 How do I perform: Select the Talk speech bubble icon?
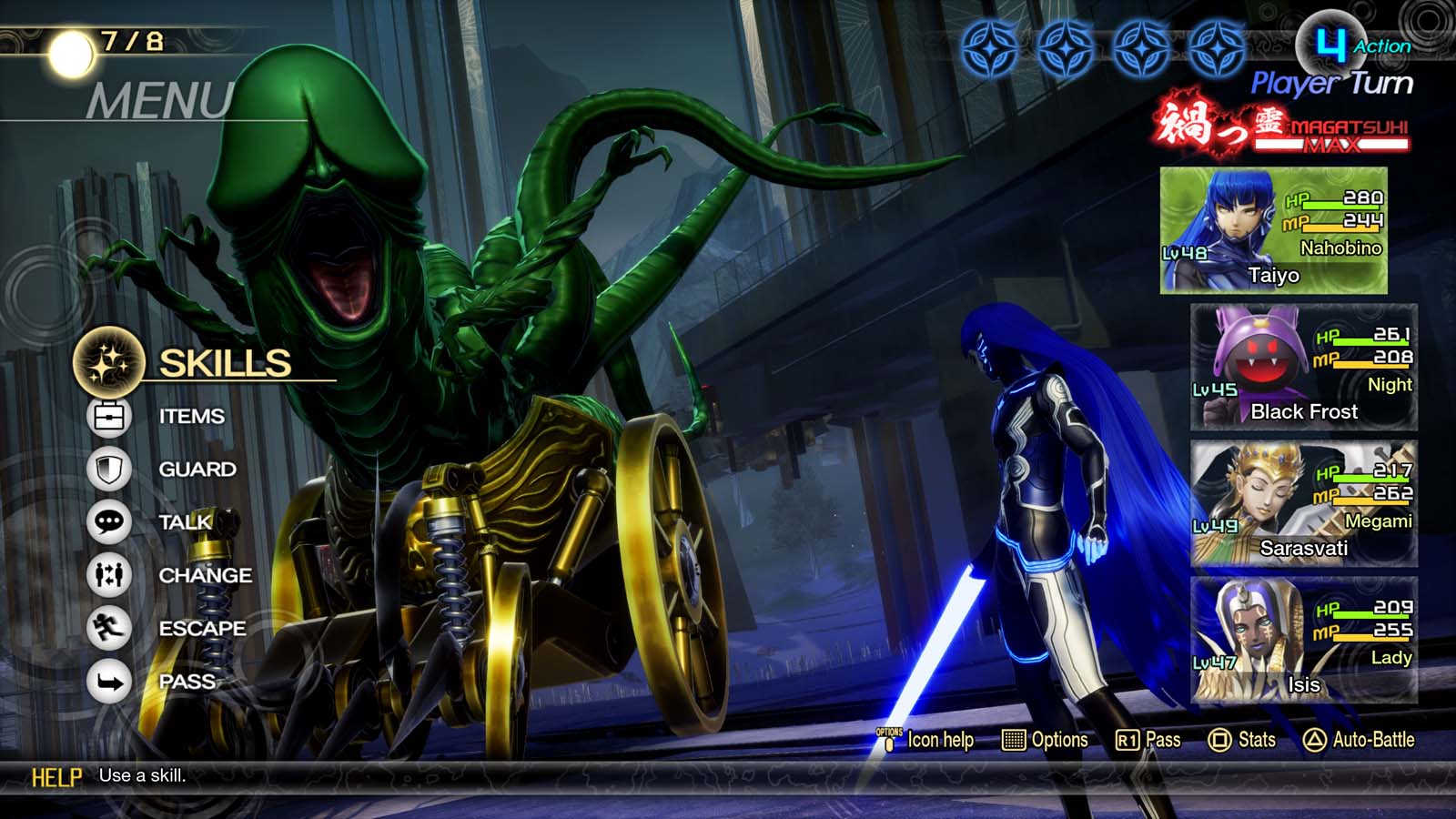click(x=108, y=521)
